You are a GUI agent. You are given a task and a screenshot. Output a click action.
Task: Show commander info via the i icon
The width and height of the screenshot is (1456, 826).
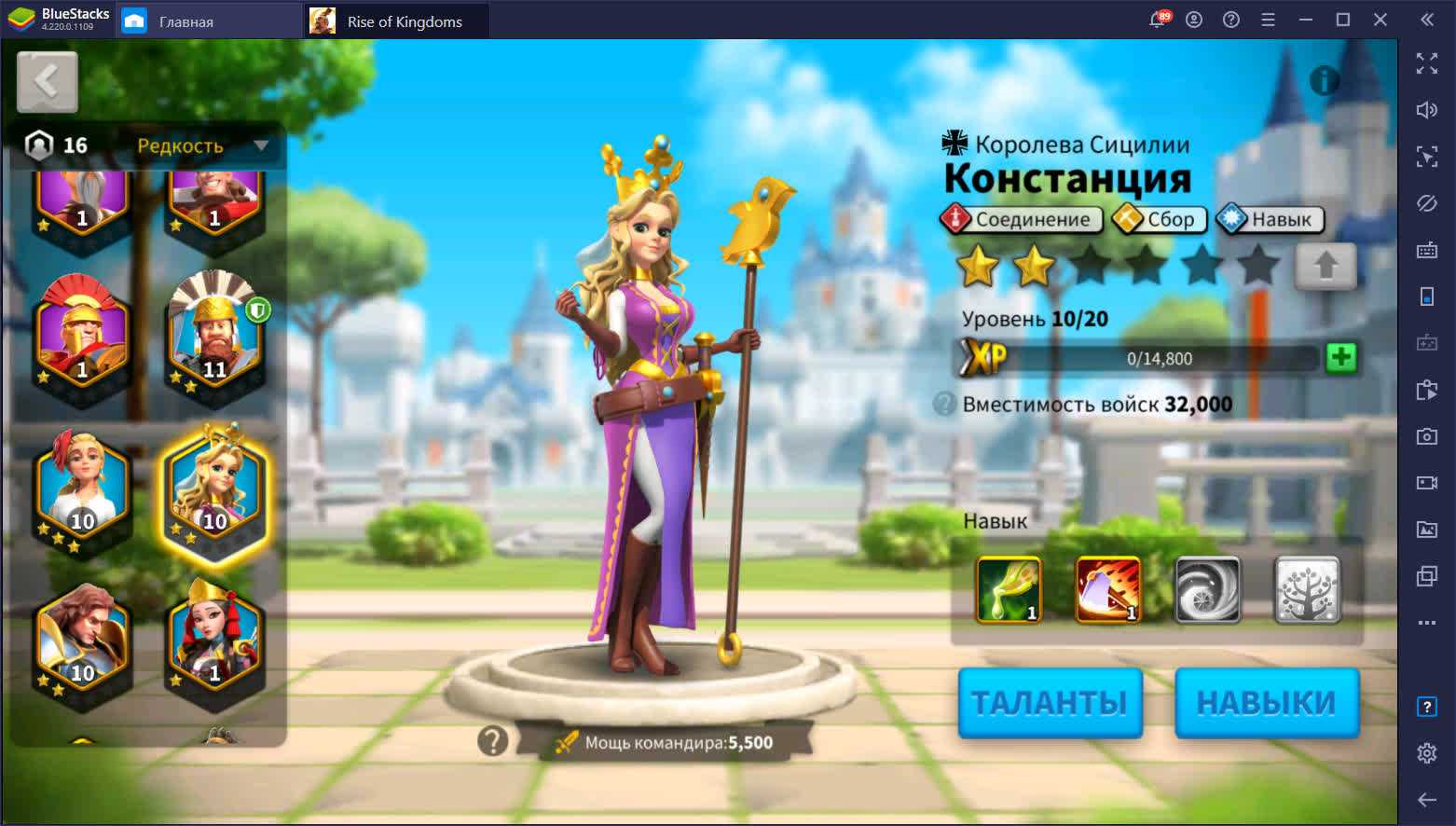[x=1324, y=81]
